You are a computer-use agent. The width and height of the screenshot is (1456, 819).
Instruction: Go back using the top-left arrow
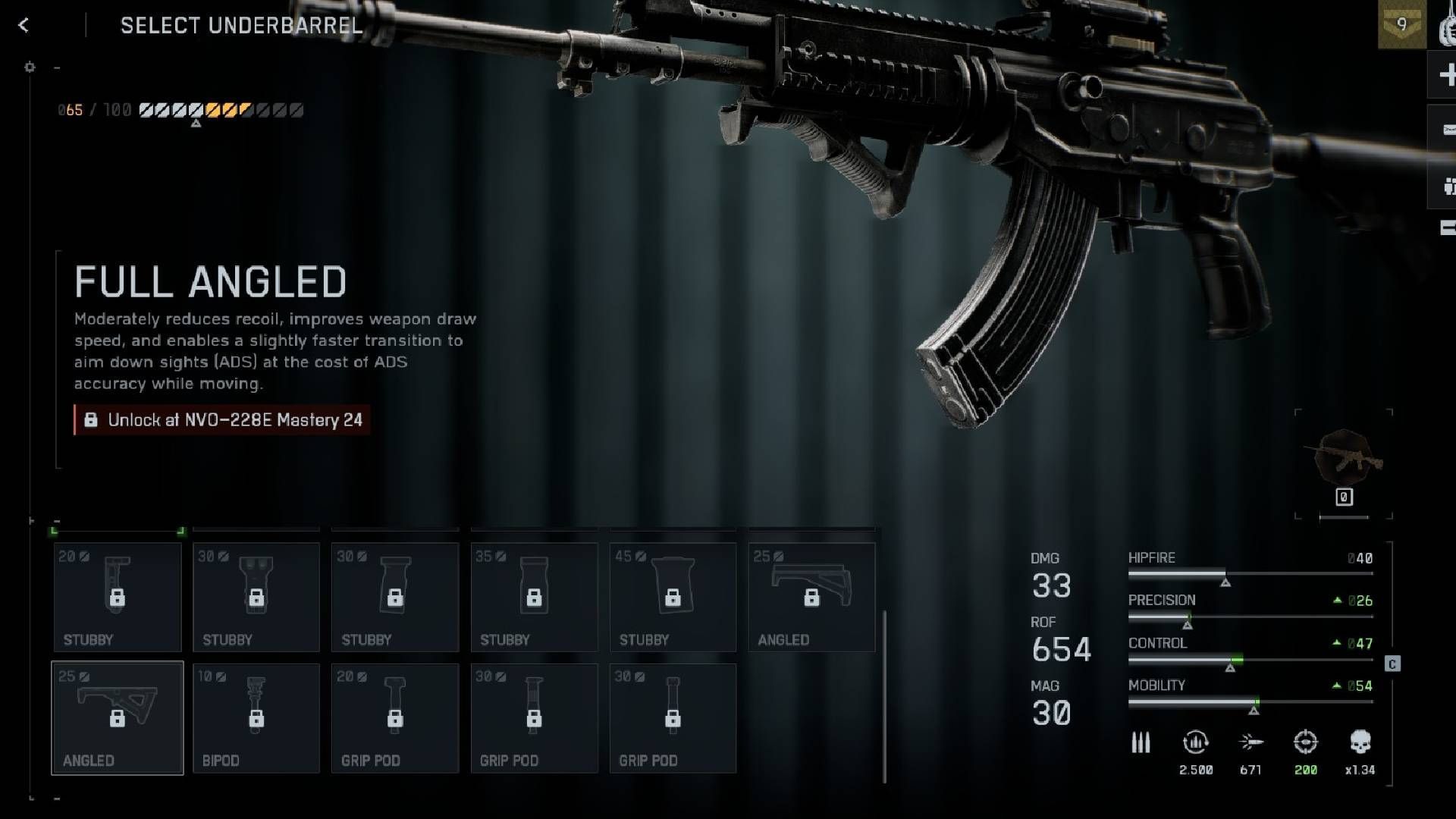(24, 26)
